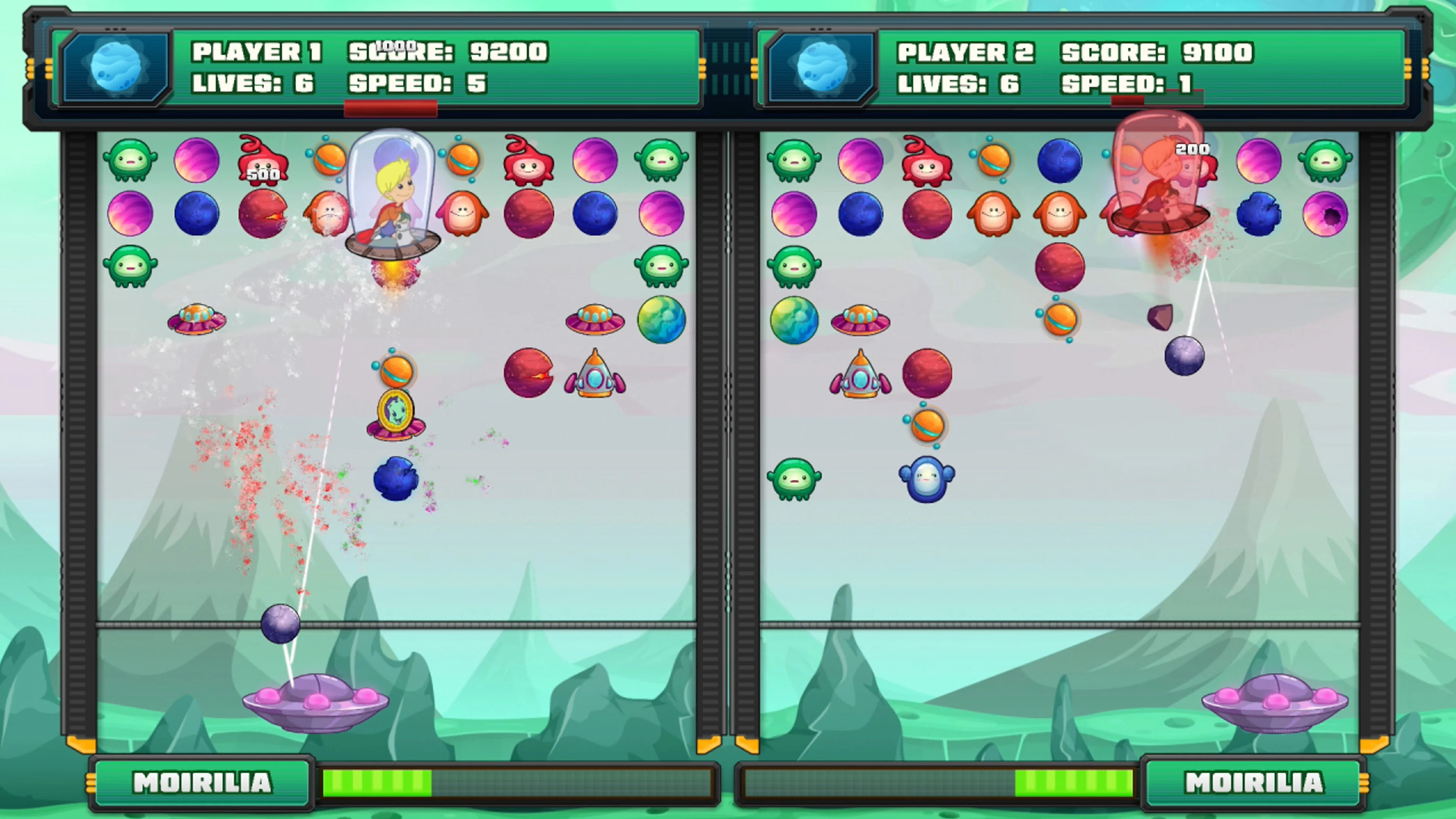
Task: Click the MOIRILIA label at bottom right
Action: 1254,783
